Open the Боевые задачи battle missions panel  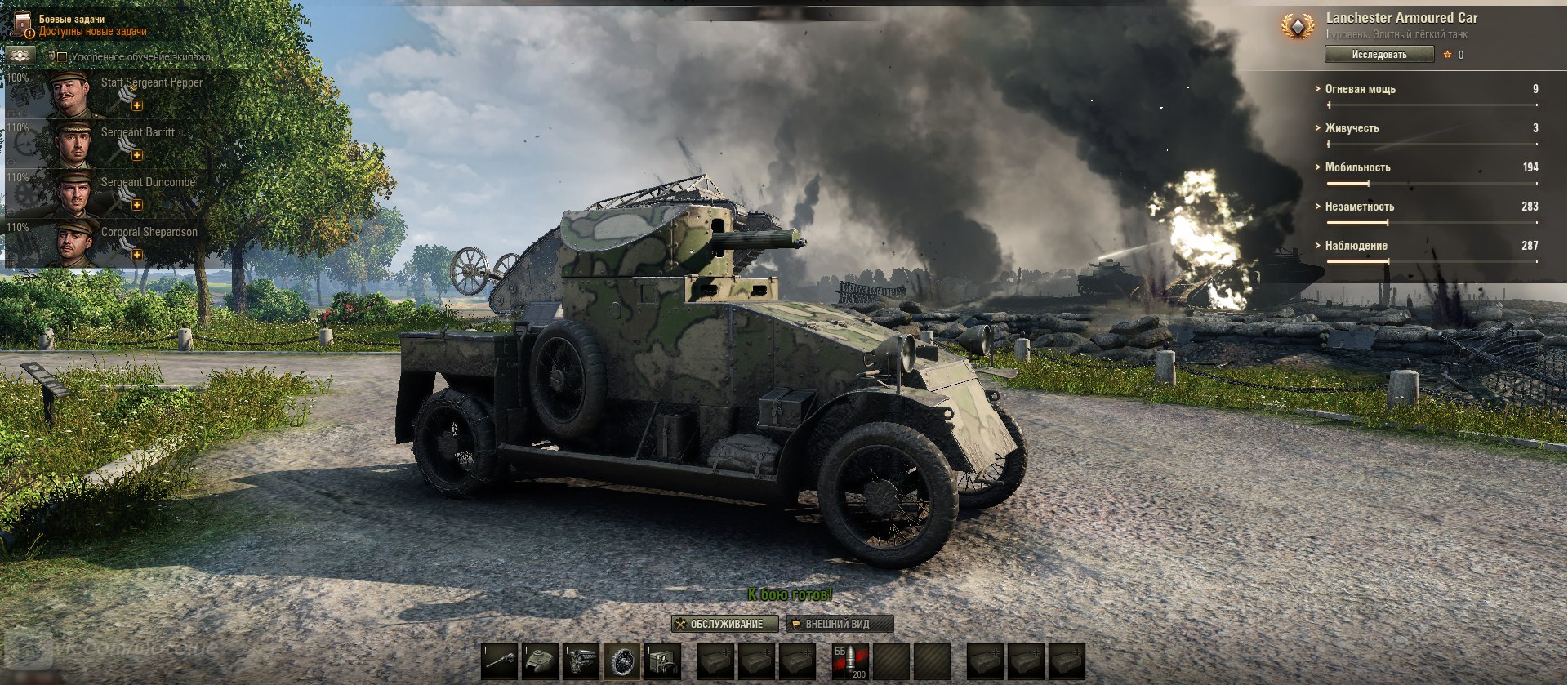pos(82,24)
